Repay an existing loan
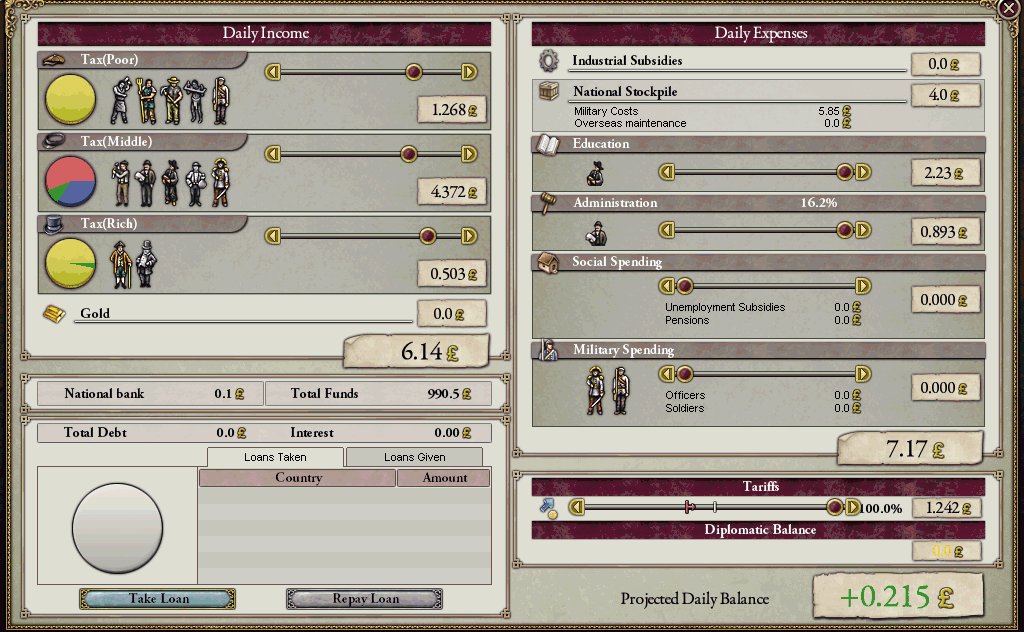The height and width of the screenshot is (632, 1024). [365, 599]
